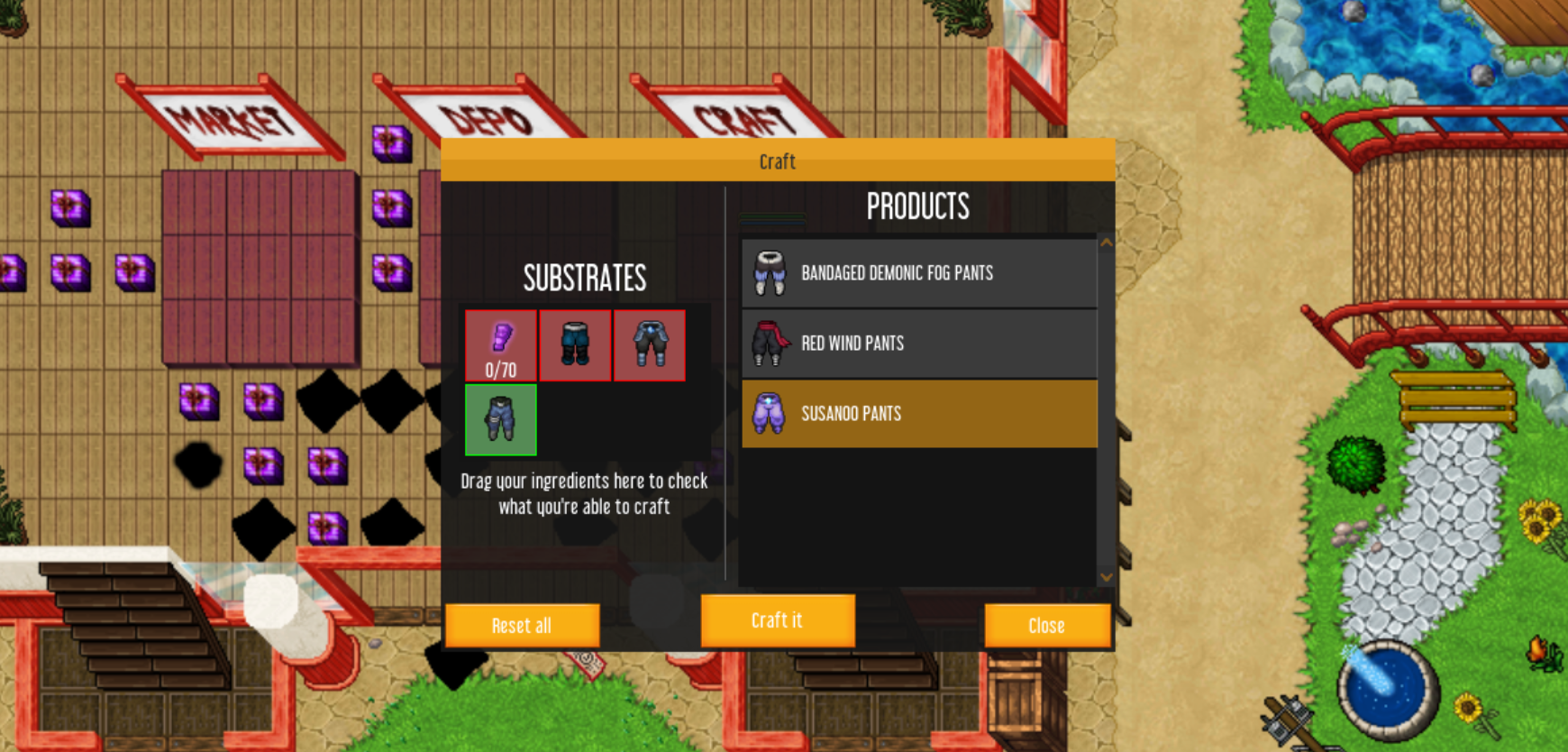Select the green-highlighted pants substrate slot

coord(501,420)
